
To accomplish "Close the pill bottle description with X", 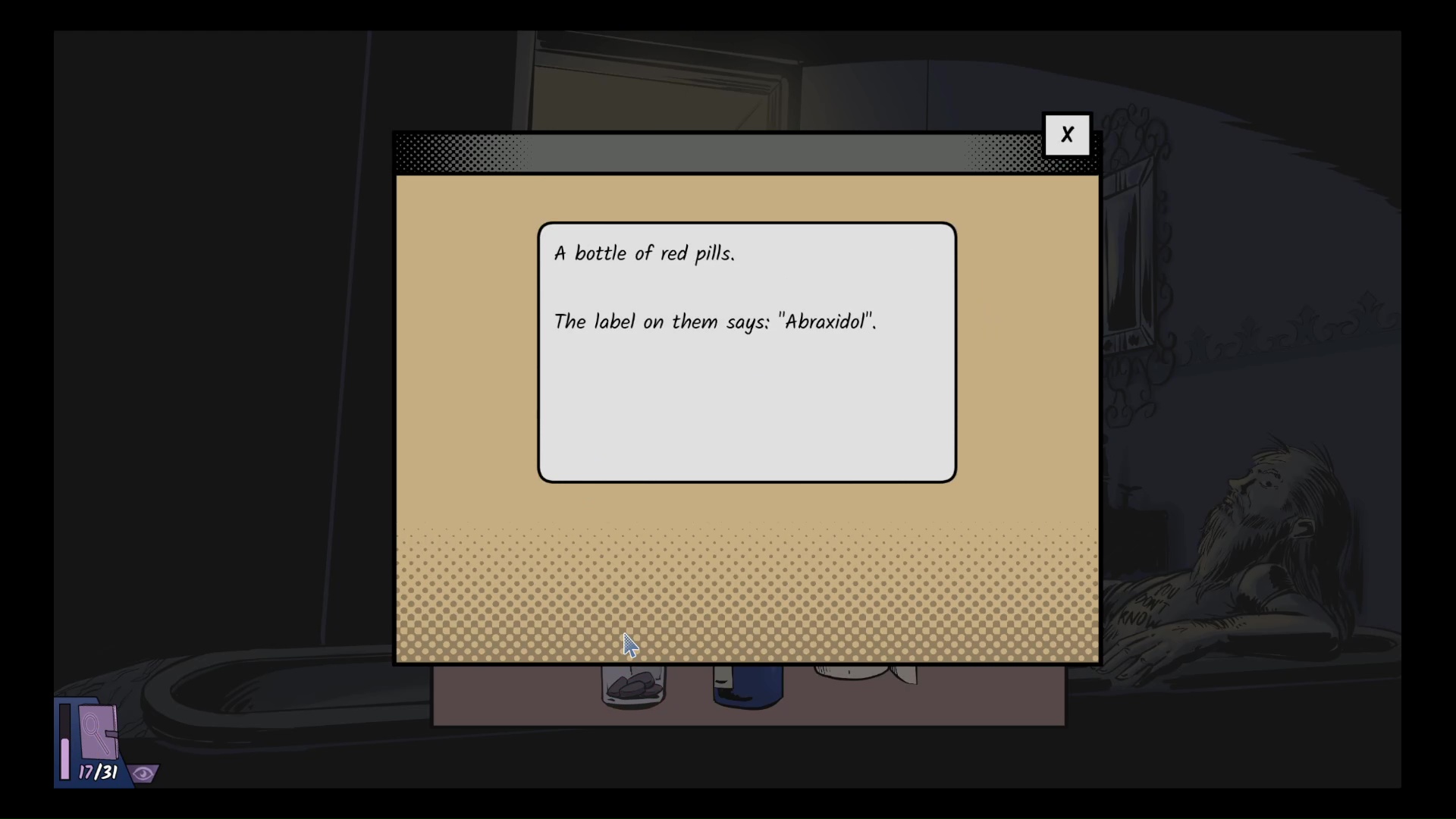I will coord(1068,133).
